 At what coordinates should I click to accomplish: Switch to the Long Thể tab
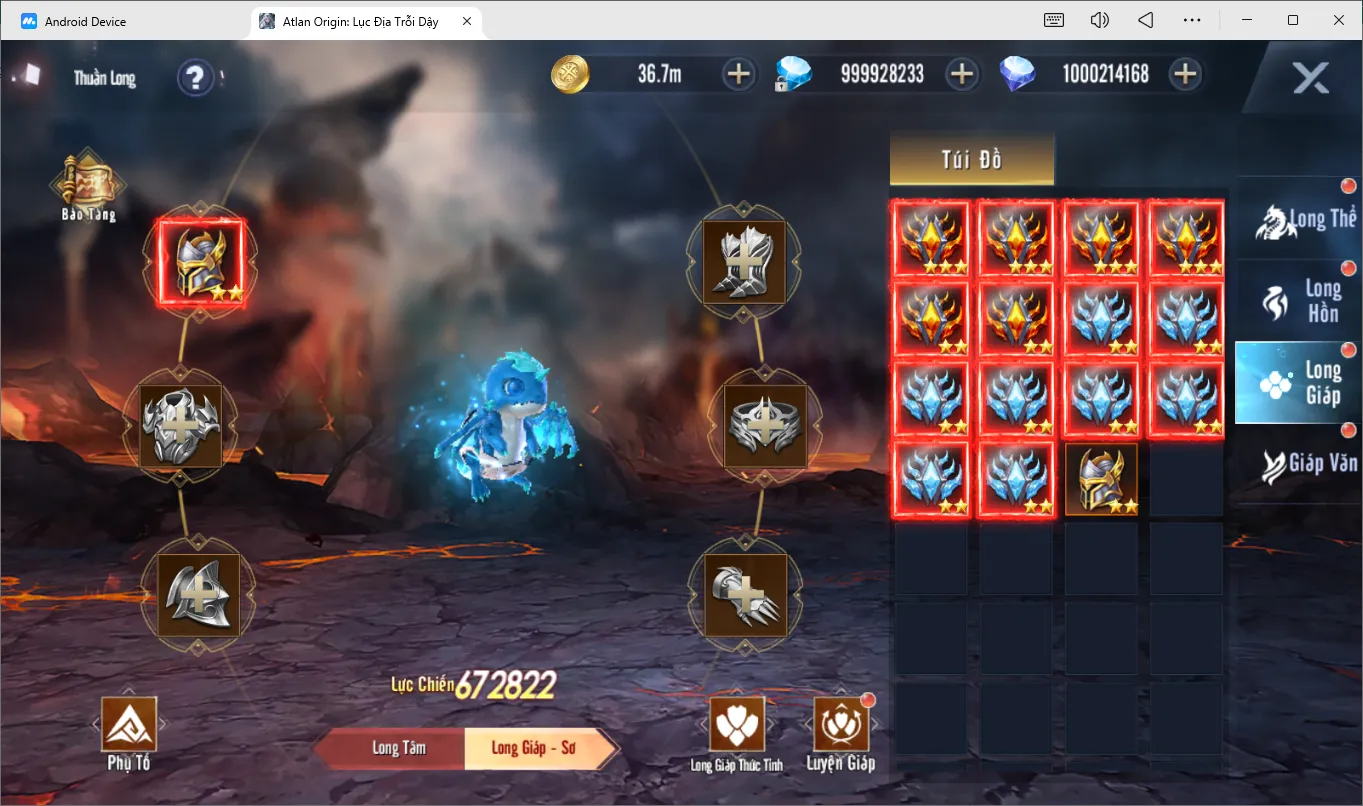click(1299, 221)
